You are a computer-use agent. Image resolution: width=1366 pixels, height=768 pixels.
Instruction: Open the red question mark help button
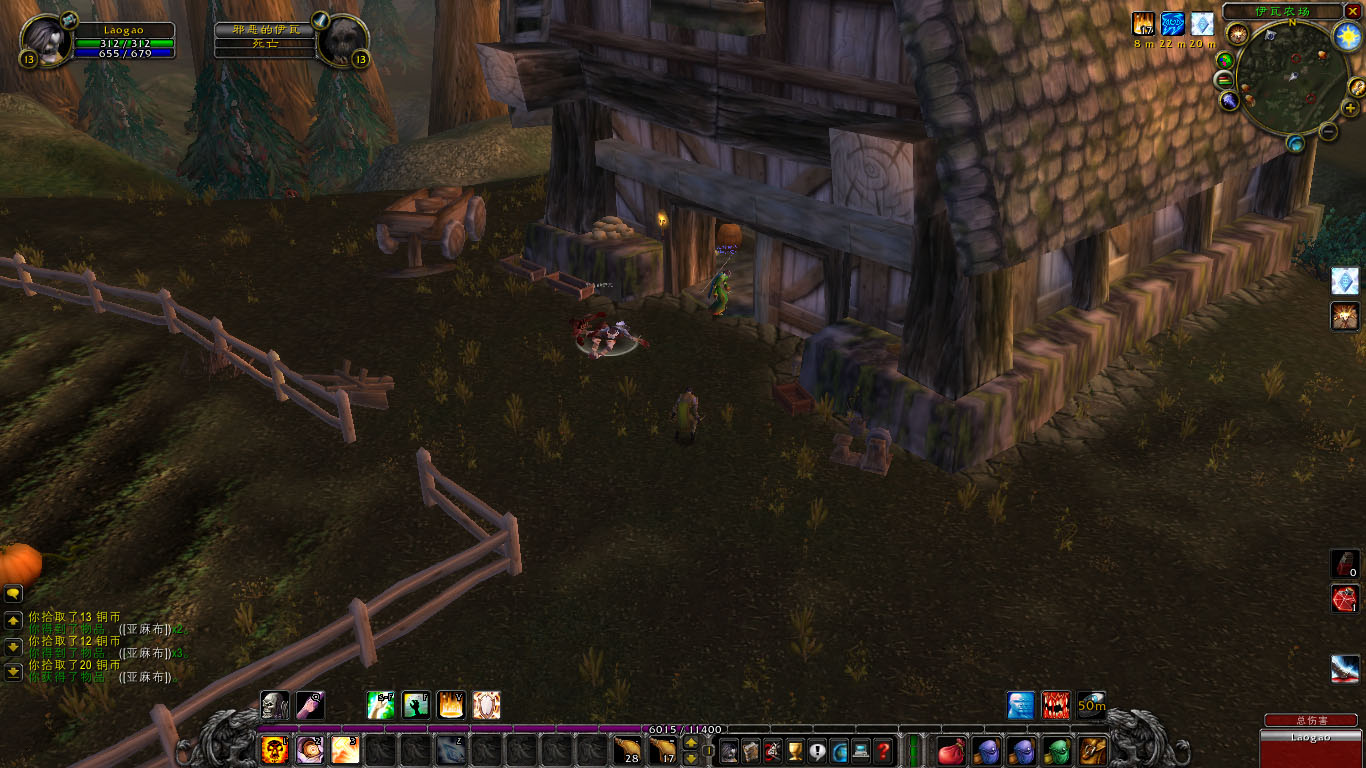(x=883, y=750)
